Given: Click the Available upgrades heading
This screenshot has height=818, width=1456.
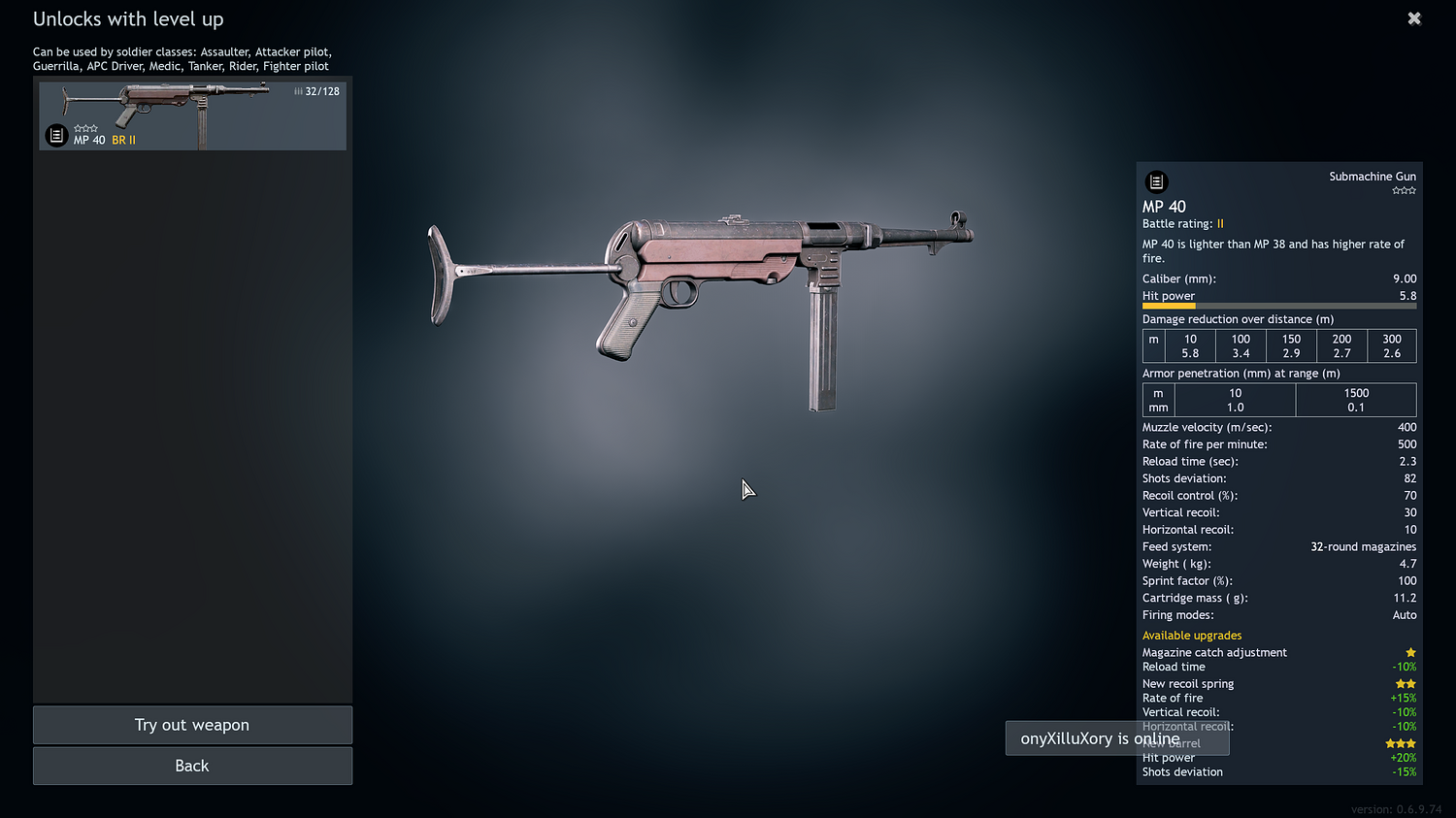Looking at the screenshot, I should (x=1192, y=636).
